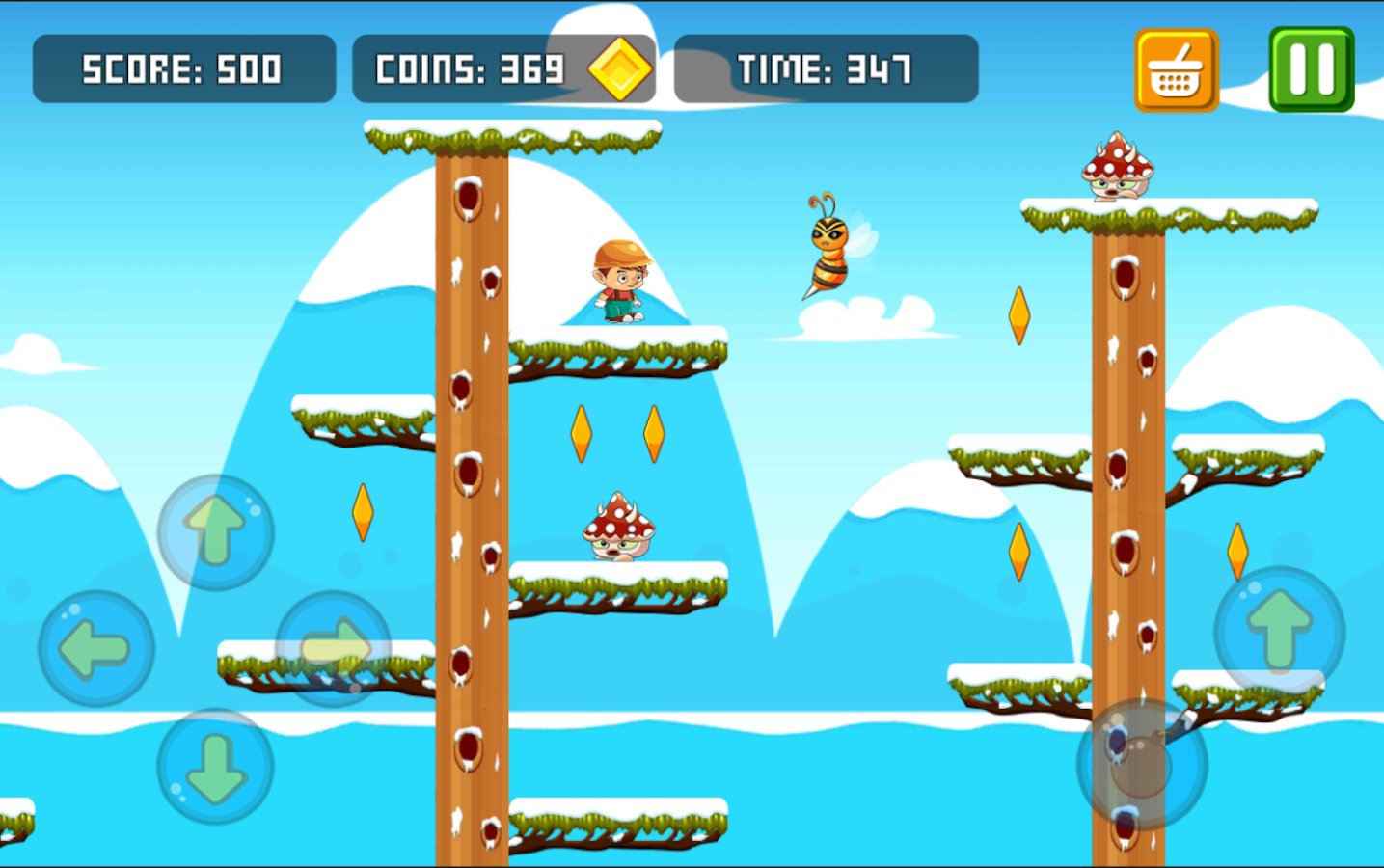This screenshot has height=868, width=1384.
Task: Tap the directional pad's up arrow bubble
Action: [215, 531]
